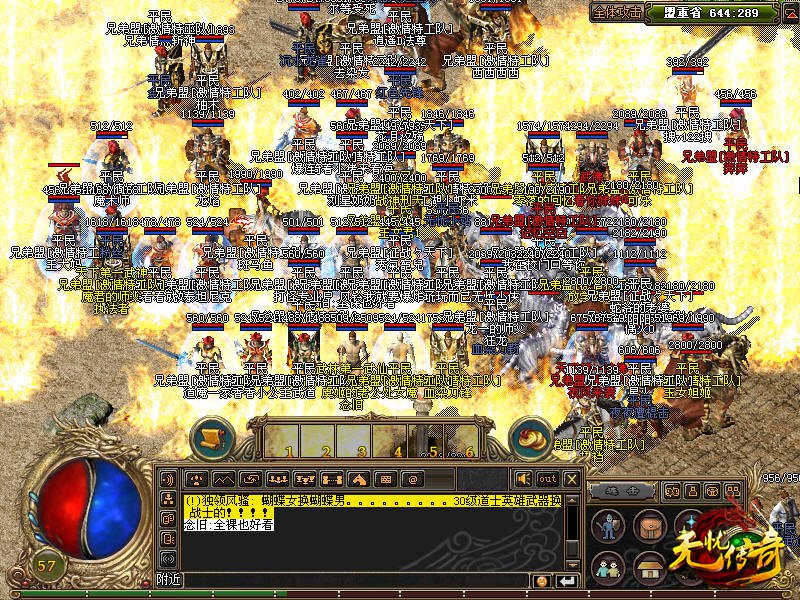Viewport: 800px width, 600px height.
Task: Close the chat panel with X button
Action: (573, 478)
